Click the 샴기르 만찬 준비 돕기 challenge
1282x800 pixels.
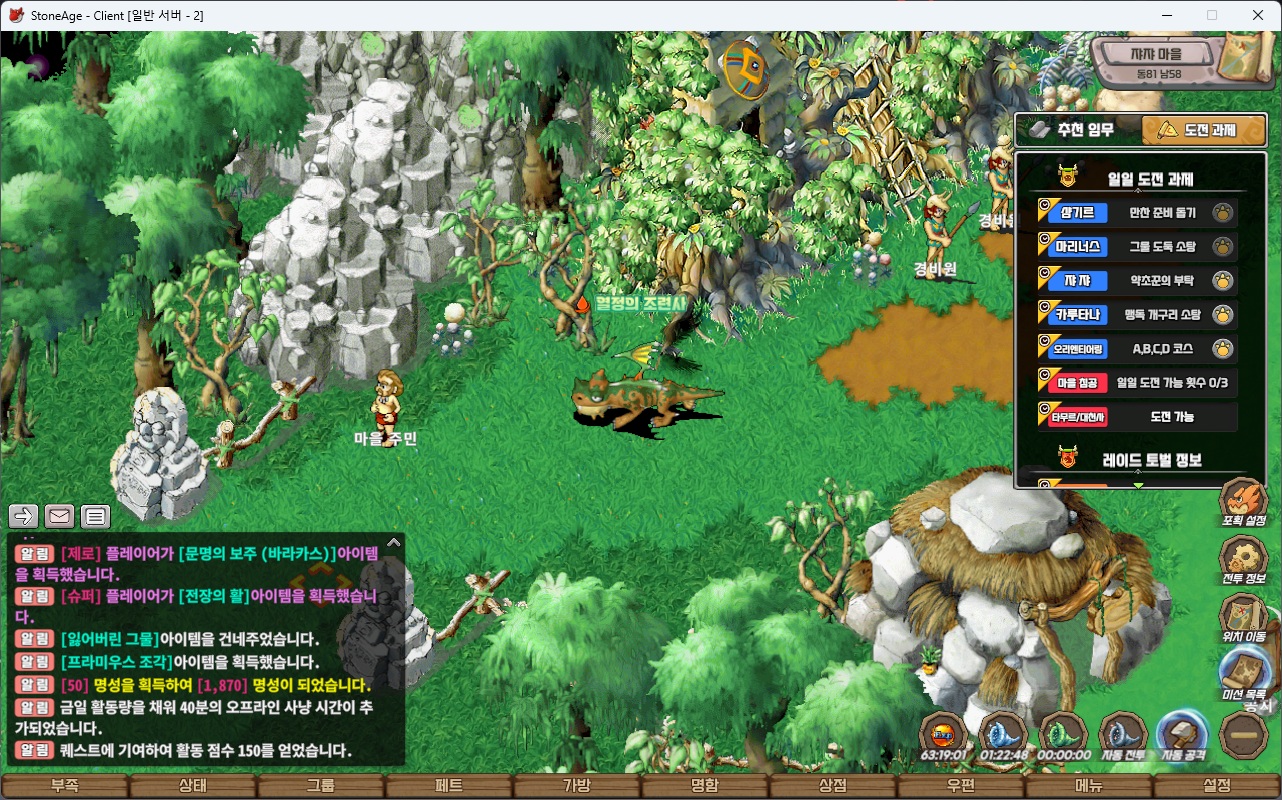[1137, 212]
